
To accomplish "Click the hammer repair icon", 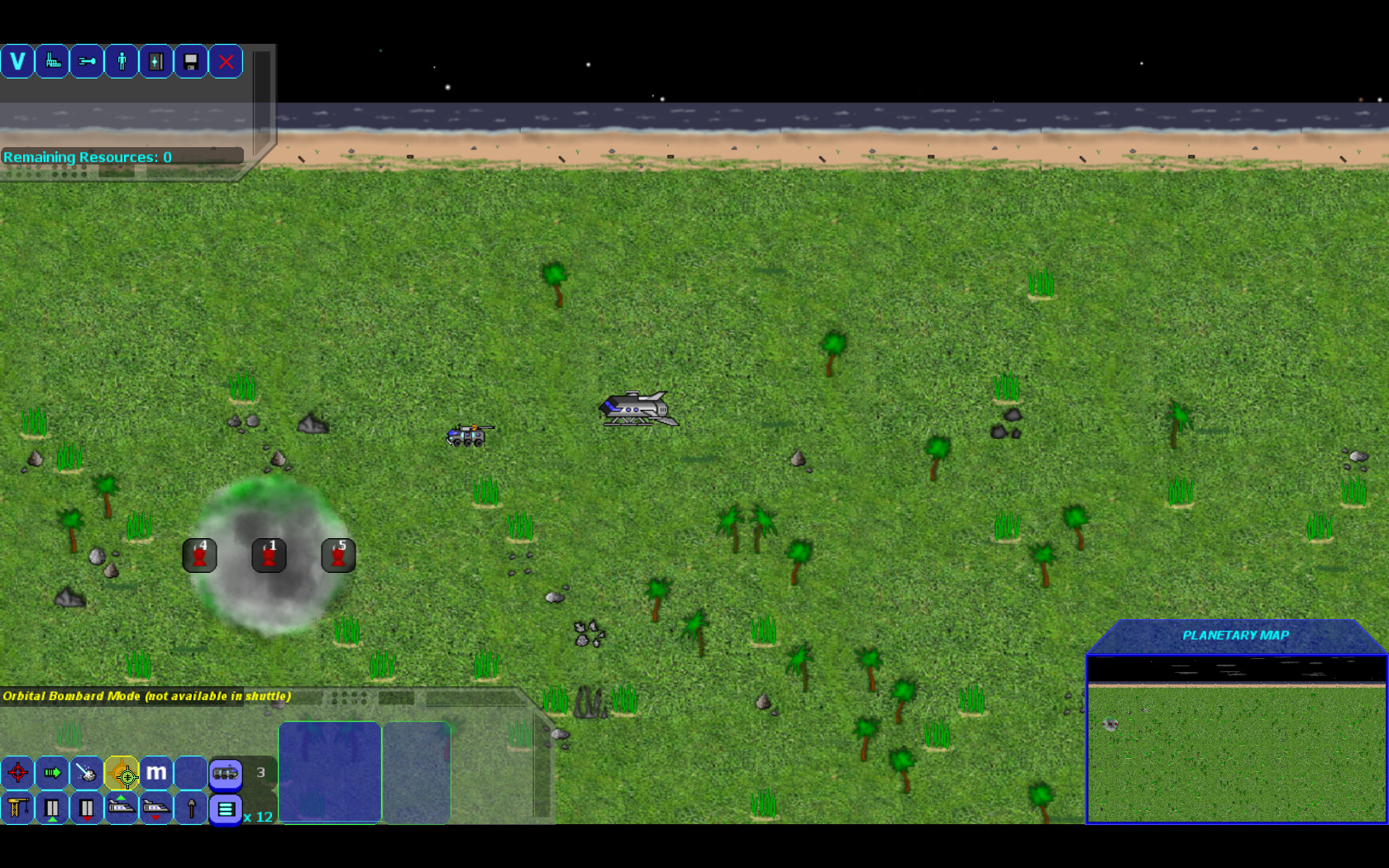I will tap(191, 808).
